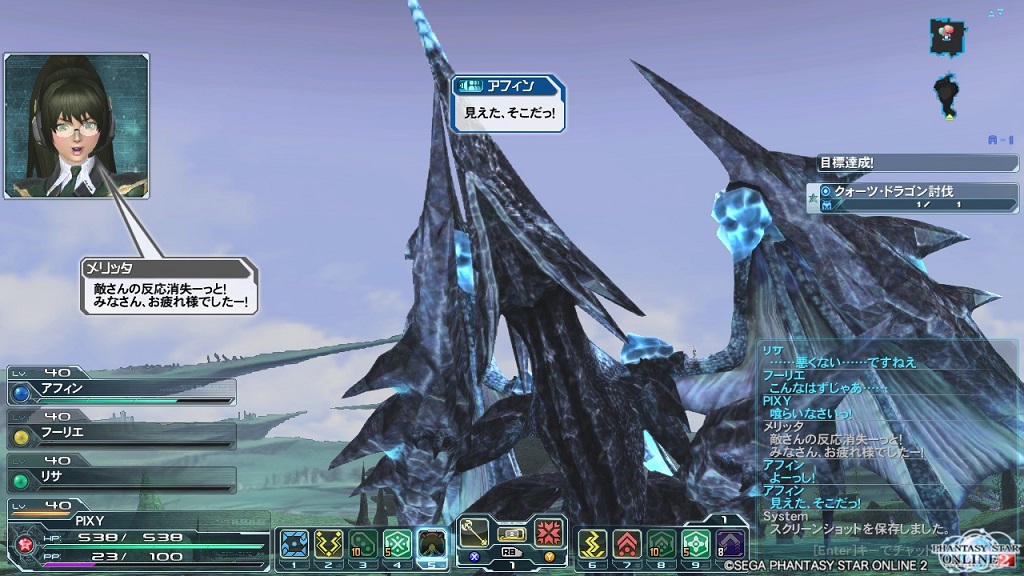Click the chat log window
This screenshot has height=576, width=1024.
(x=888, y=440)
